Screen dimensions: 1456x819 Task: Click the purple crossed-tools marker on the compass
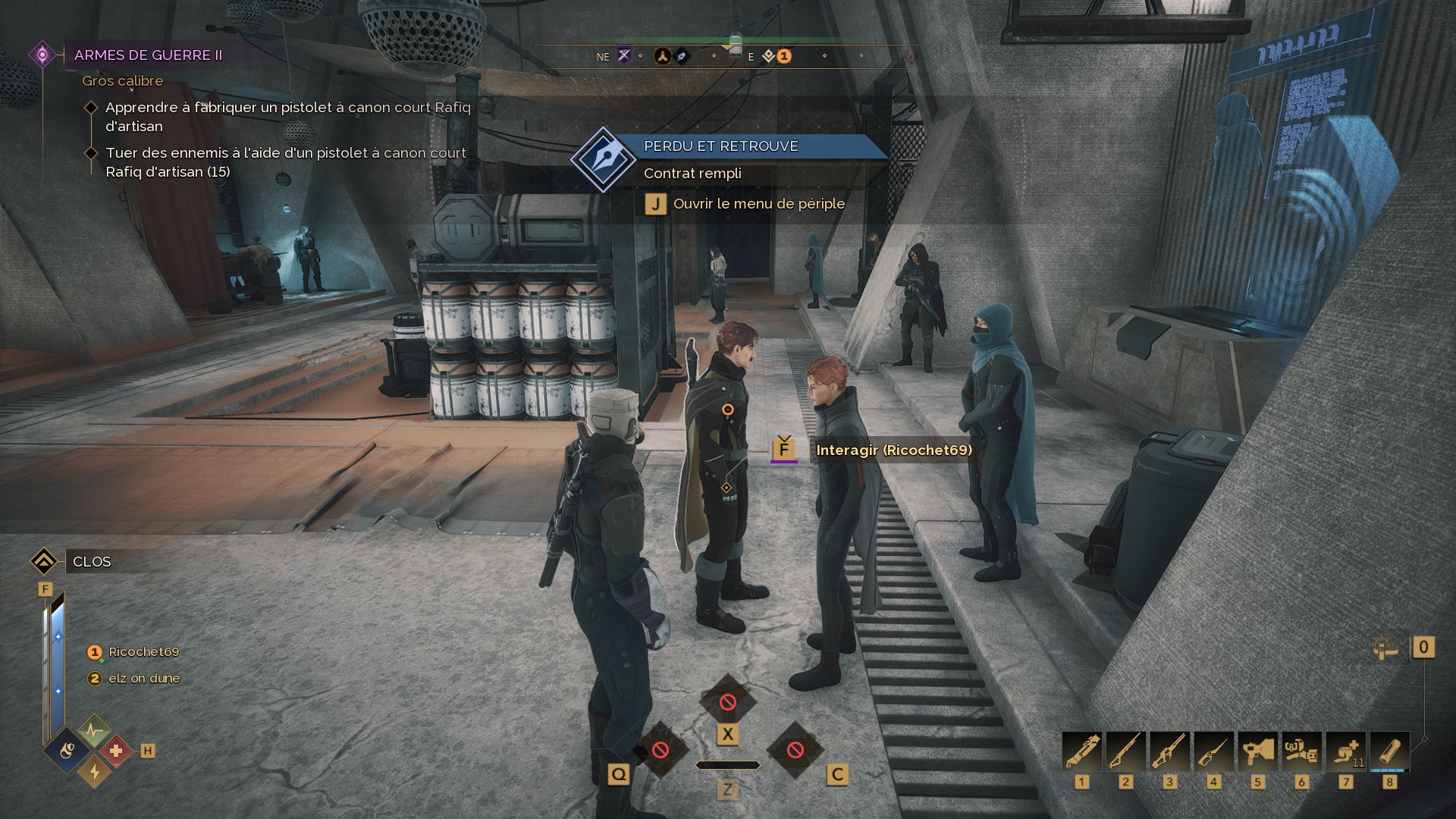623,55
